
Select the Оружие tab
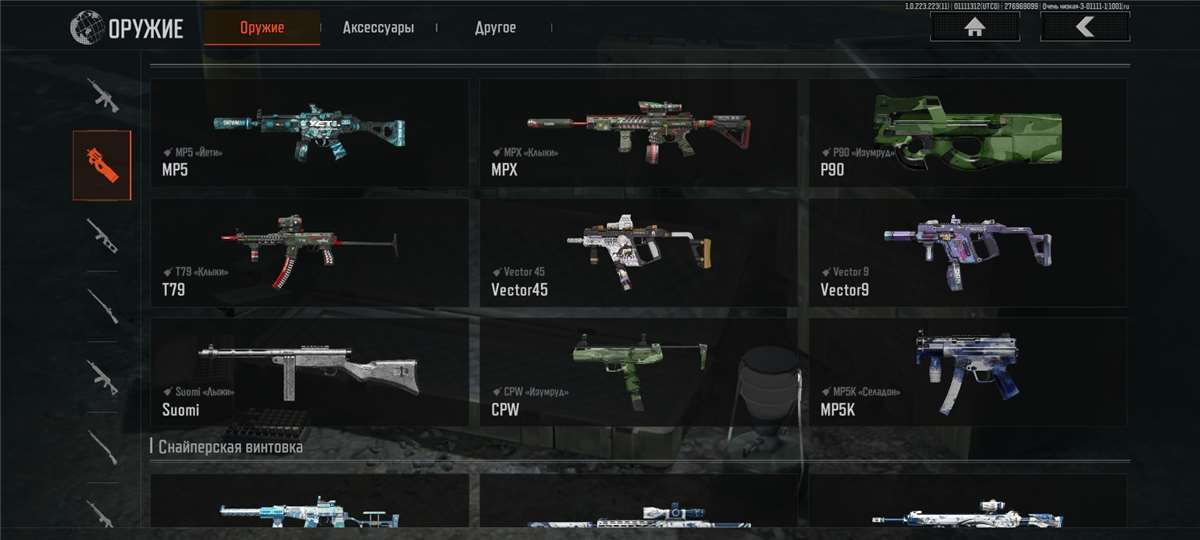[x=262, y=28]
